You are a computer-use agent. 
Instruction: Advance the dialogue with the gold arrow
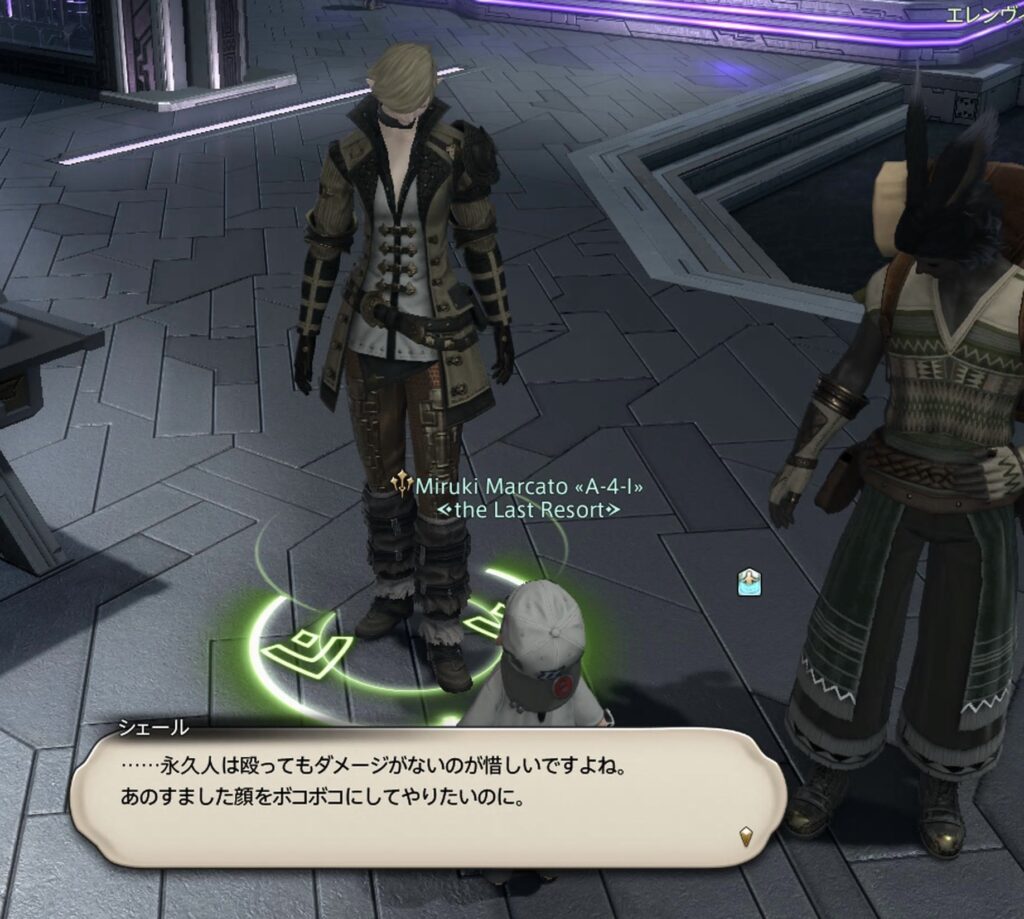click(745, 836)
